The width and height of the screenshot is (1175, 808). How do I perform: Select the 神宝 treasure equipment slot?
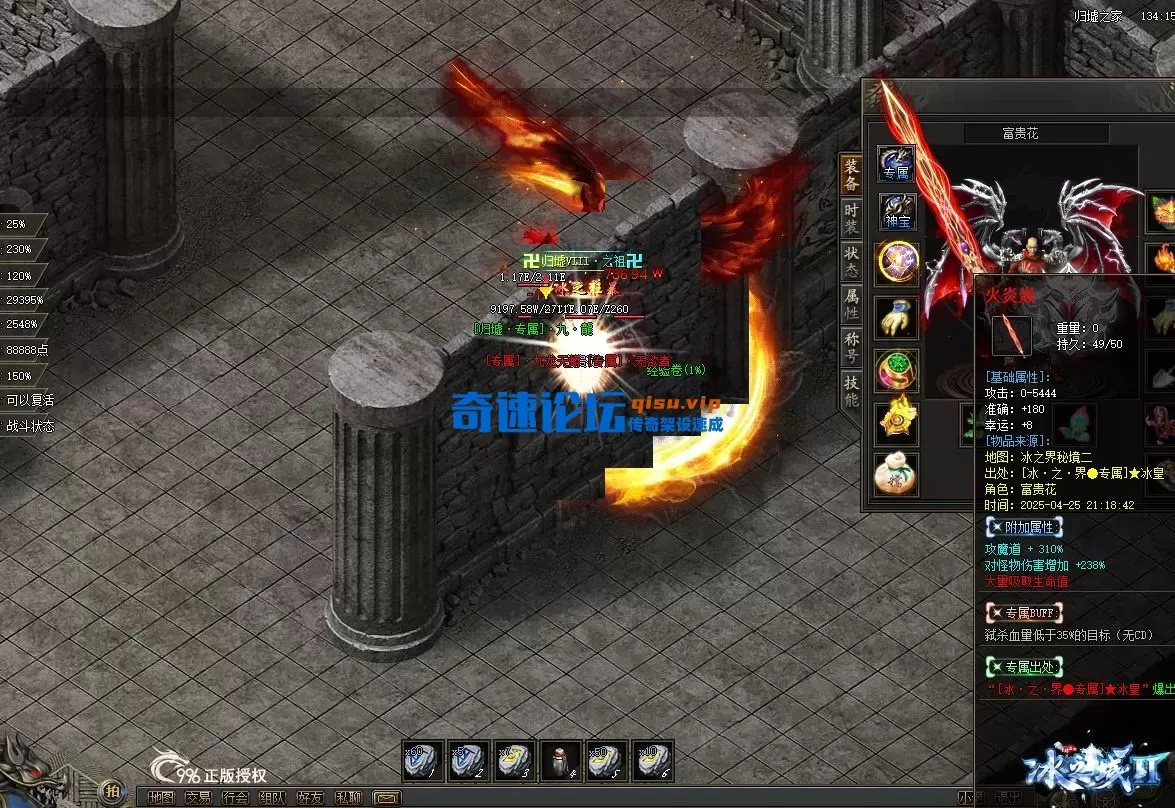point(897,211)
